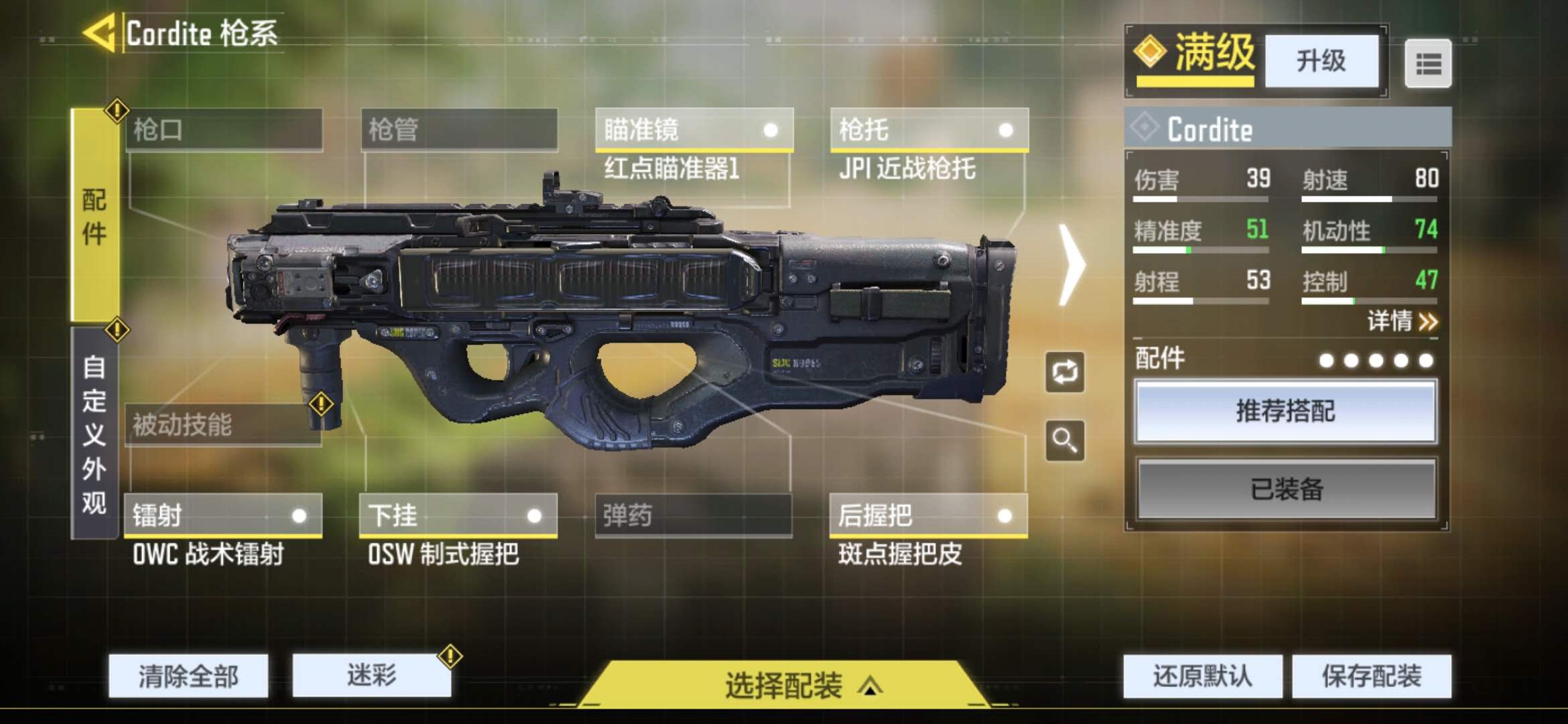1568x724 pixels.
Task: Show 详情 weapon stat details
Action: coord(1402,322)
